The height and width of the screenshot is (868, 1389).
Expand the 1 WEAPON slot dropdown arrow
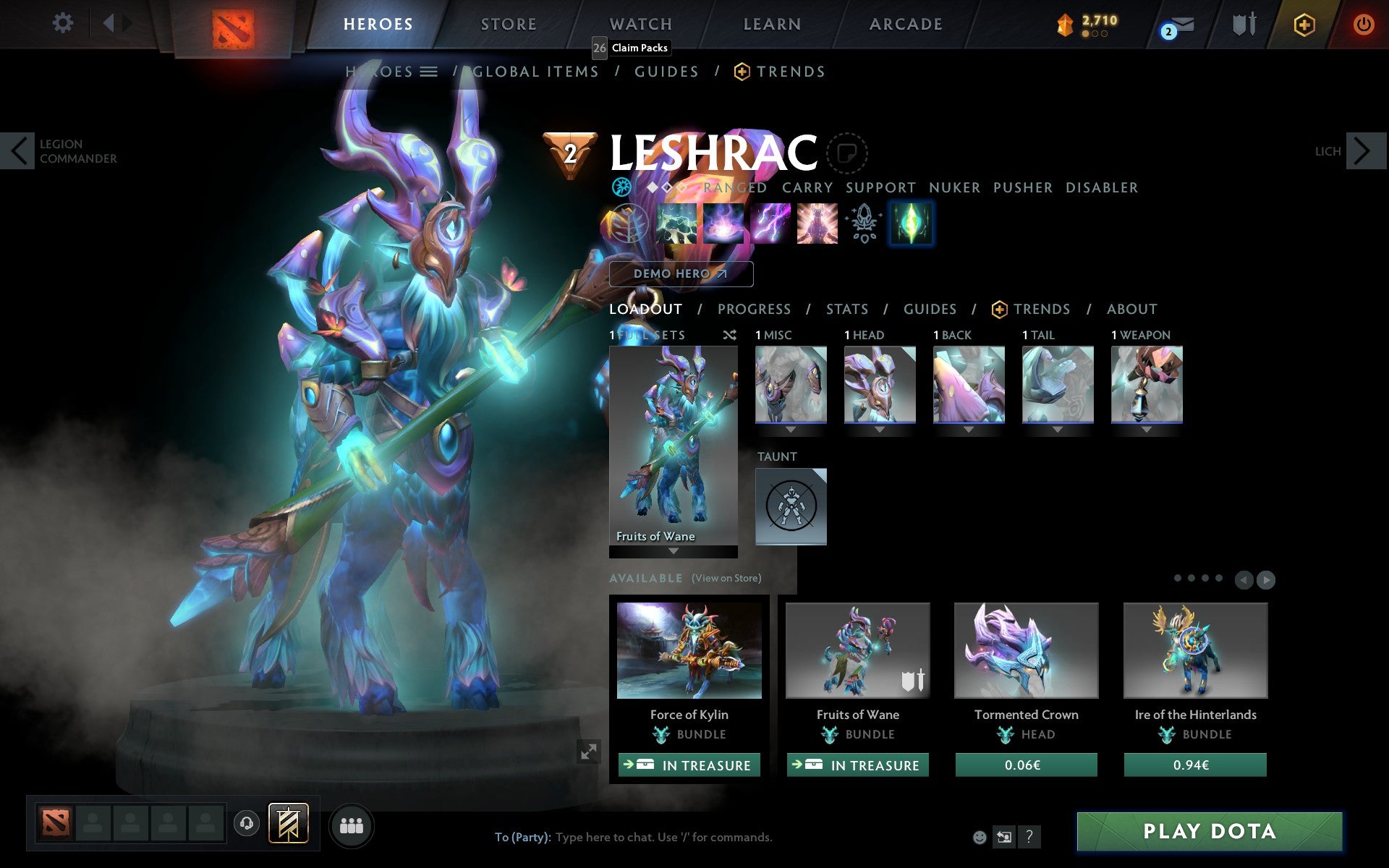pyautogui.click(x=1146, y=429)
